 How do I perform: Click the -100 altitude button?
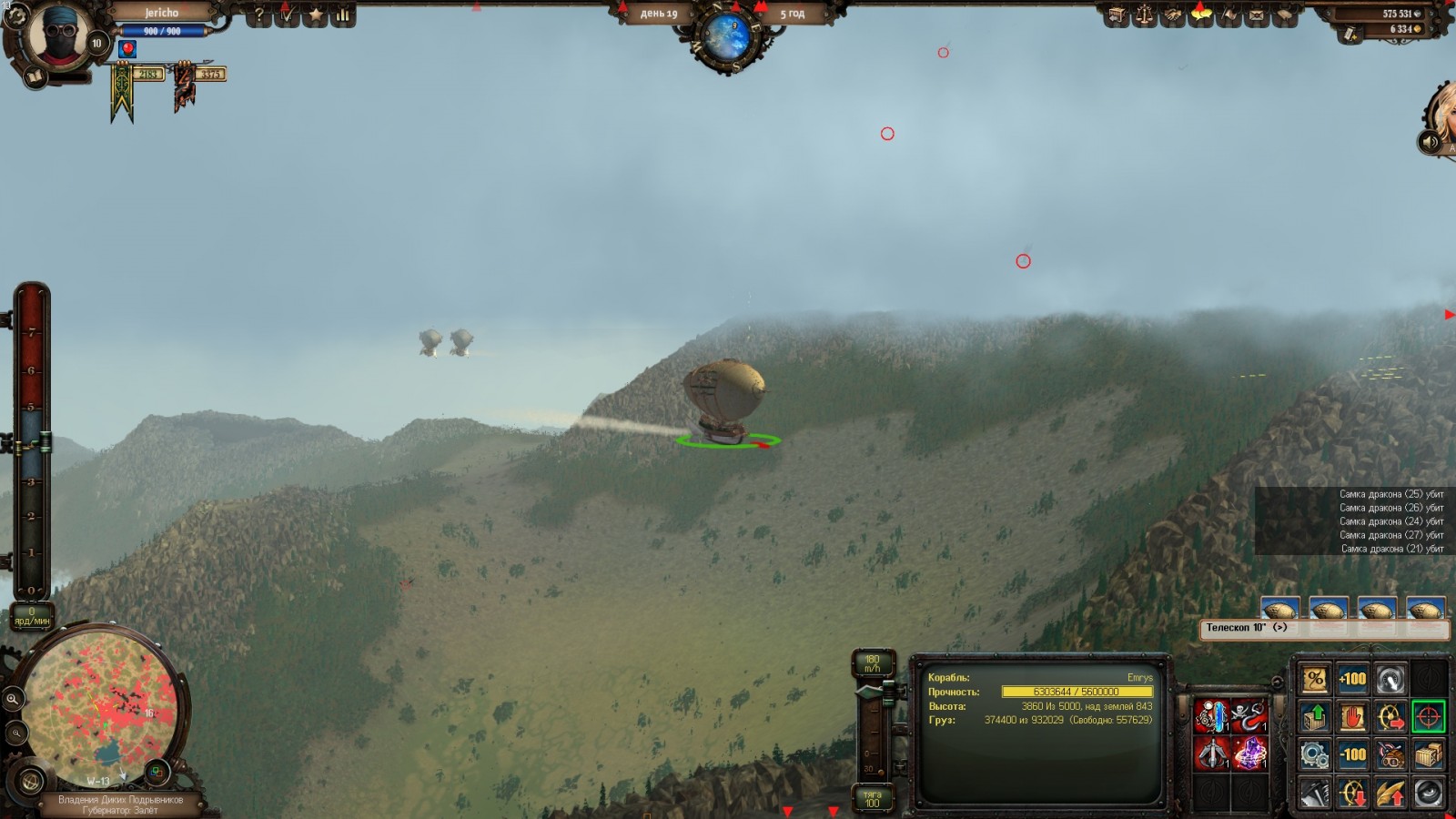pos(1352,754)
